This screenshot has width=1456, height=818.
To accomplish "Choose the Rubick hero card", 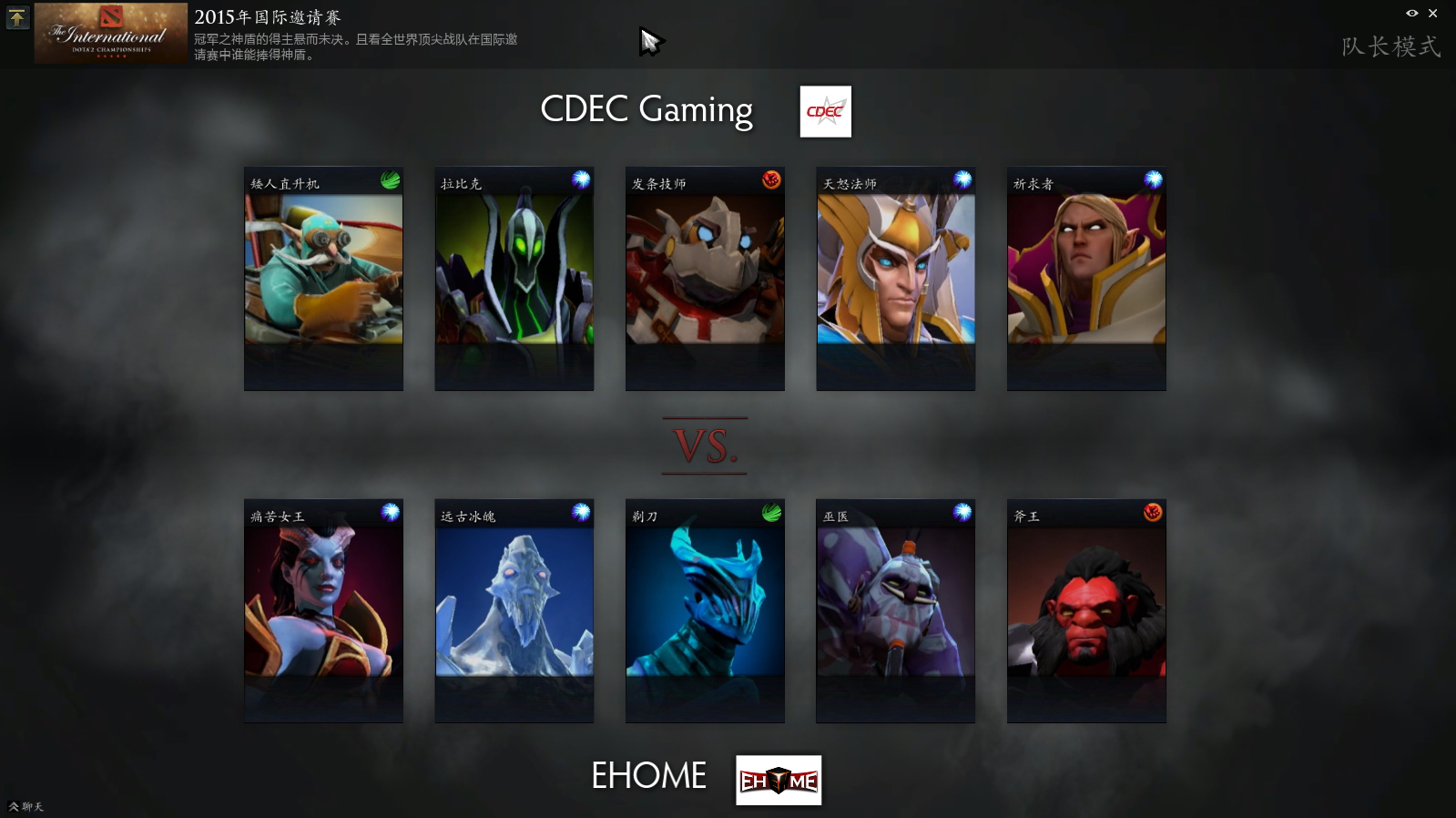I will tap(514, 278).
